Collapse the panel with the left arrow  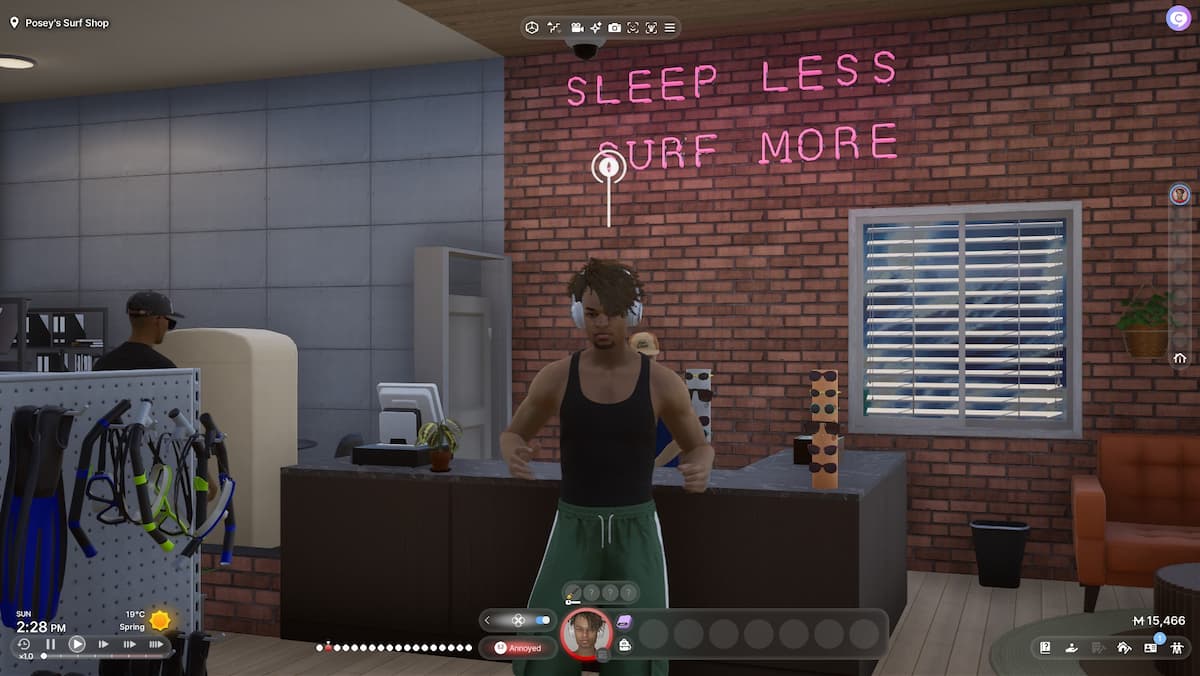(487, 620)
